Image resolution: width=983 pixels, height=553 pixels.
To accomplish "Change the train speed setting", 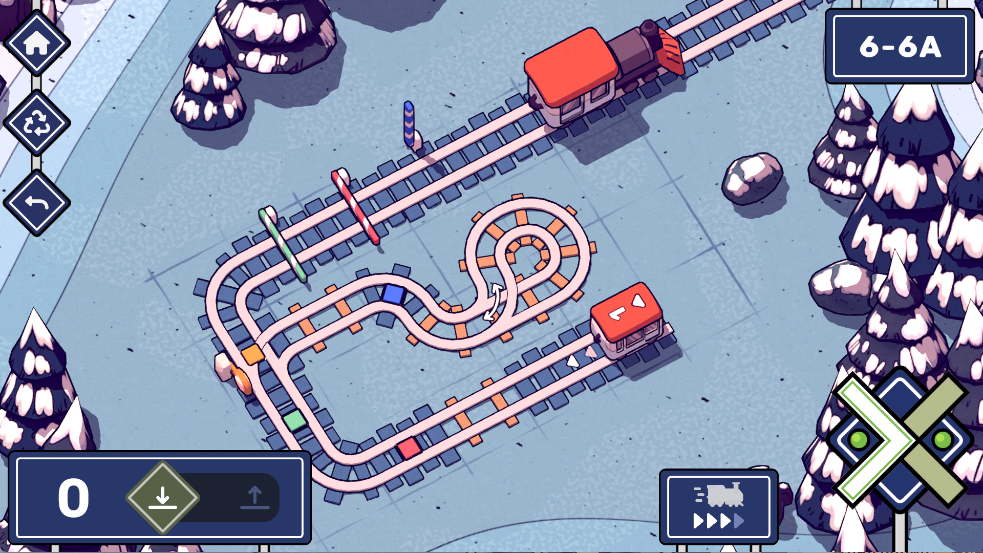I will [x=718, y=506].
